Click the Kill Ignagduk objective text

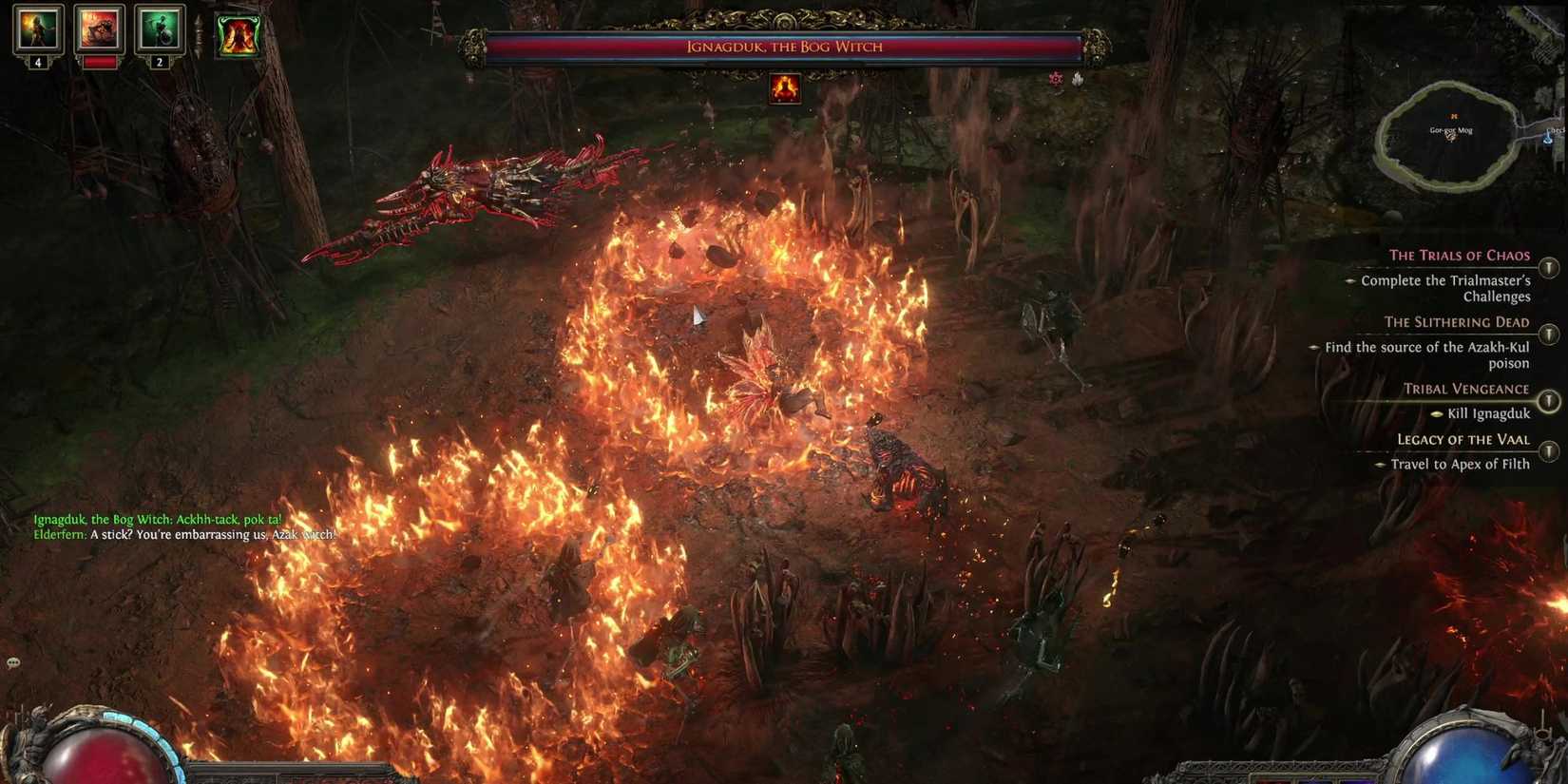point(1488,413)
